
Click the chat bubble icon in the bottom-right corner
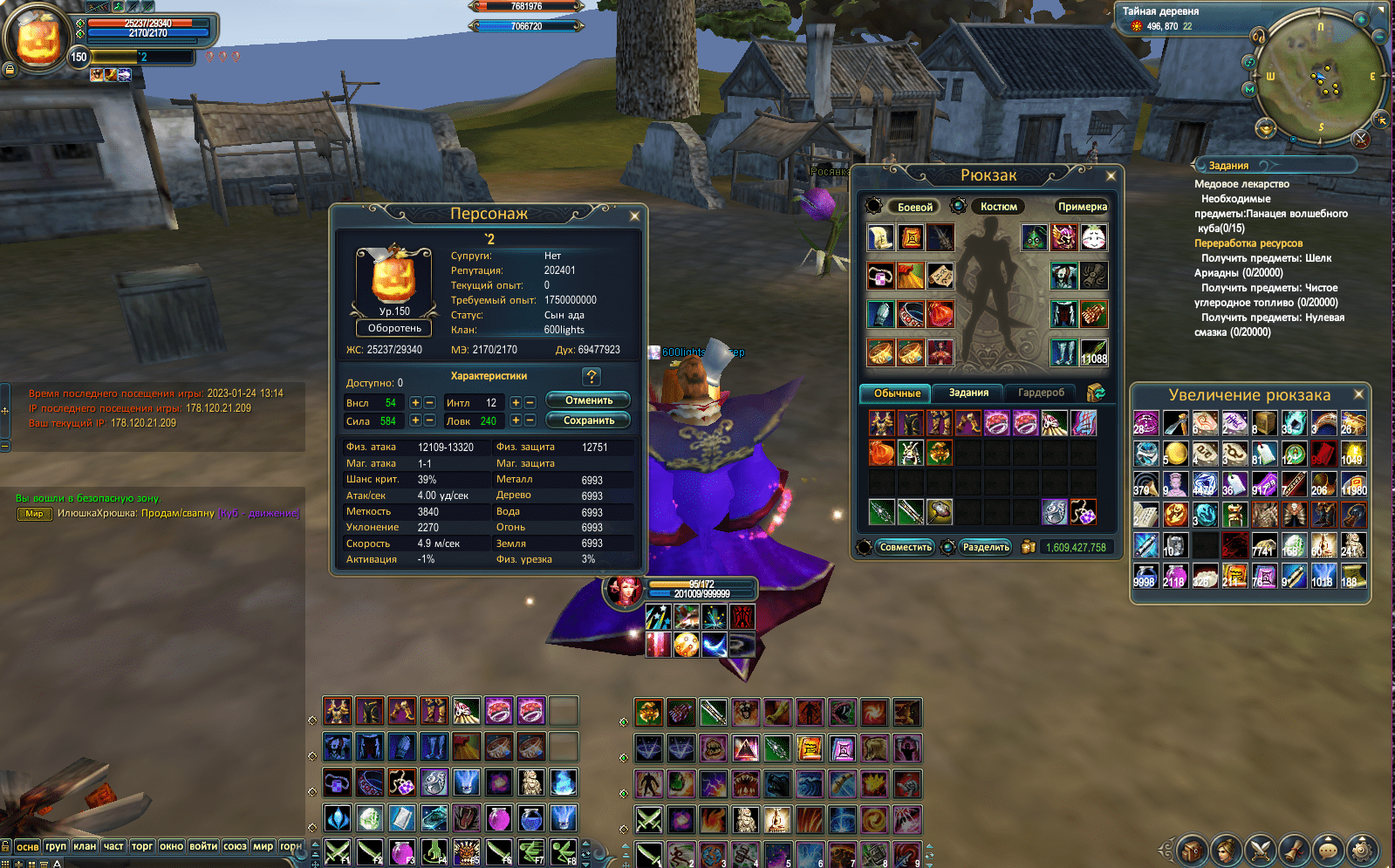coord(1327,851)
